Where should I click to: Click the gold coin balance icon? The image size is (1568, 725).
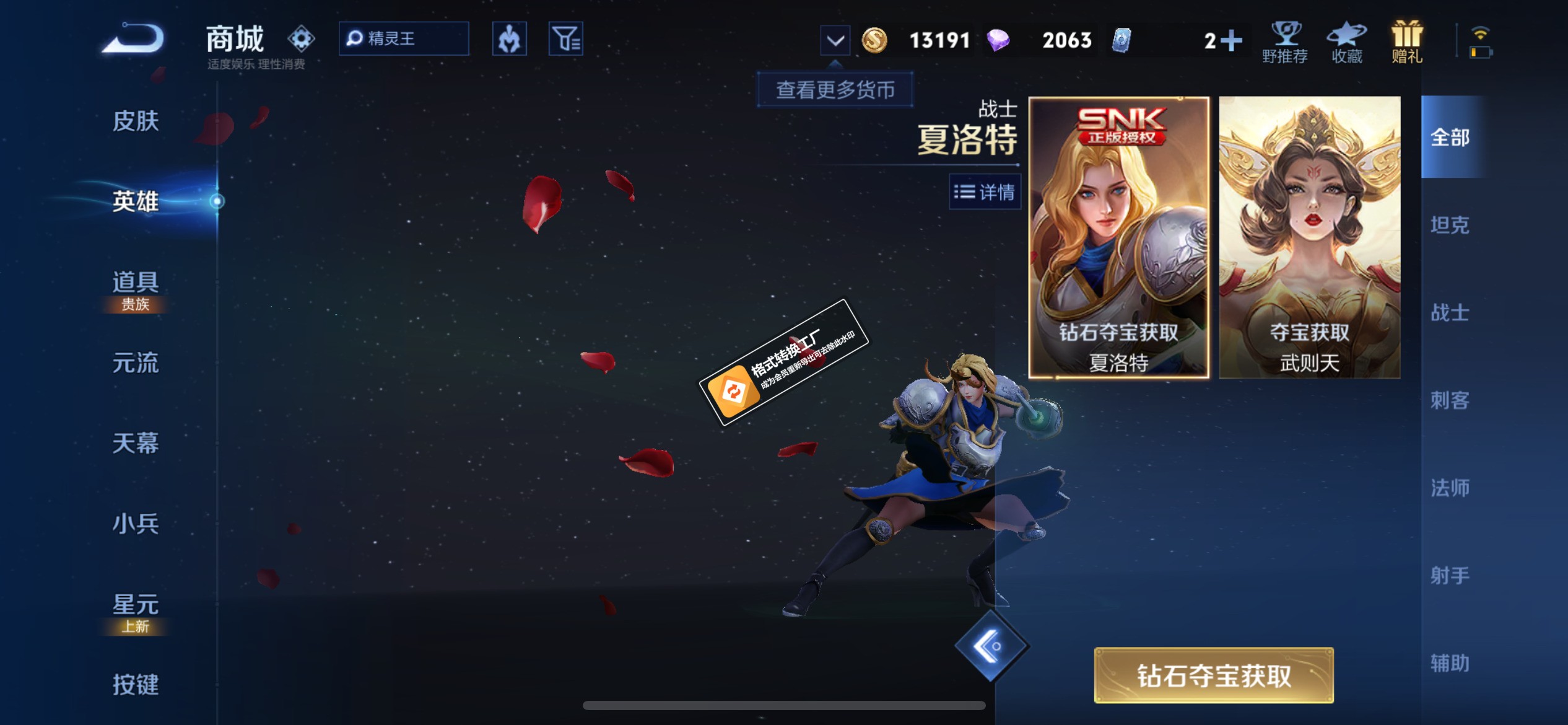[875, 39]
